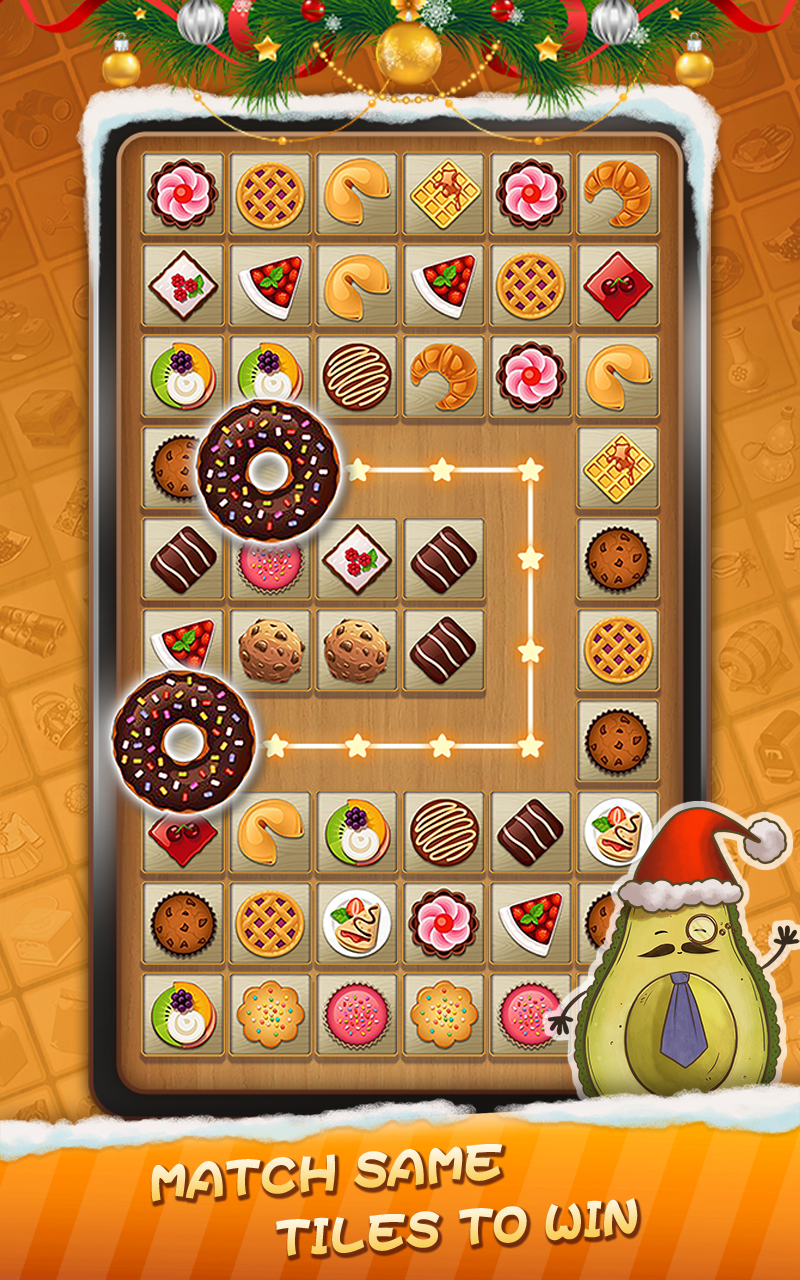Screen dimensions: 800x1280
Task: Select the chocolate bar between drizzle cookie and crepe plate
Action: (531, 831)
